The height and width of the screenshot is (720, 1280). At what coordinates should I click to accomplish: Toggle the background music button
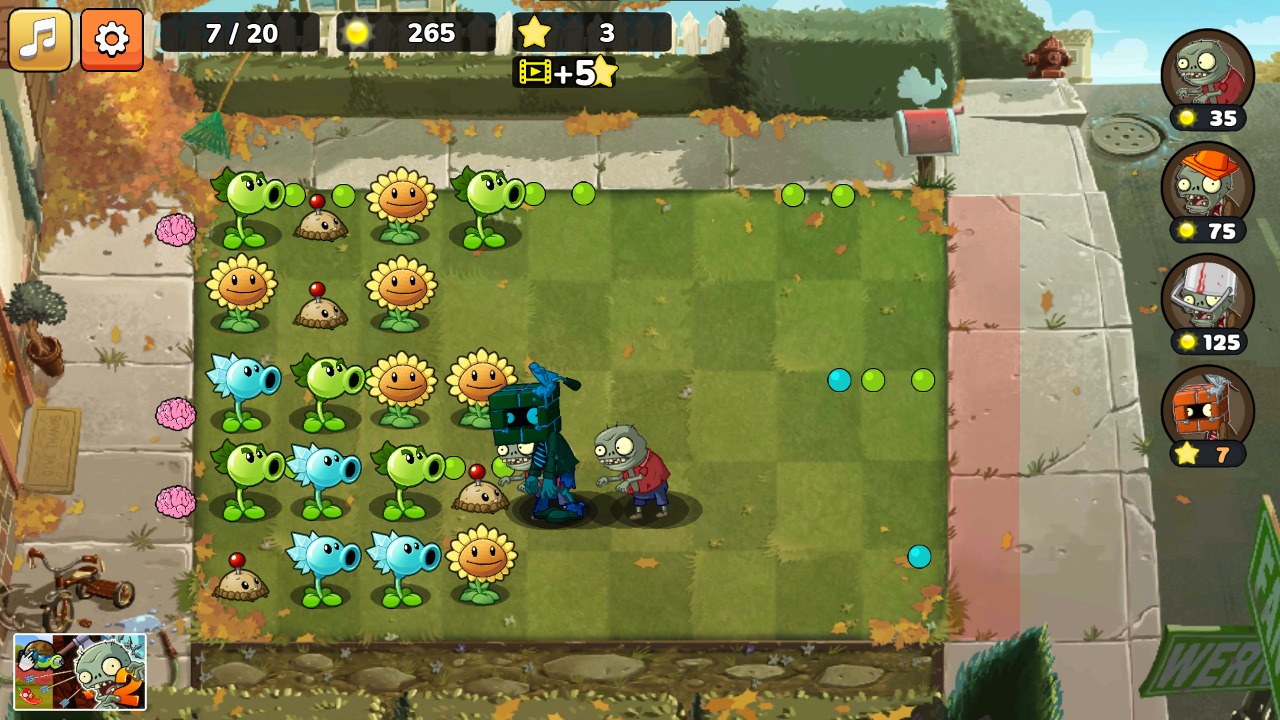tap(41, 41)
